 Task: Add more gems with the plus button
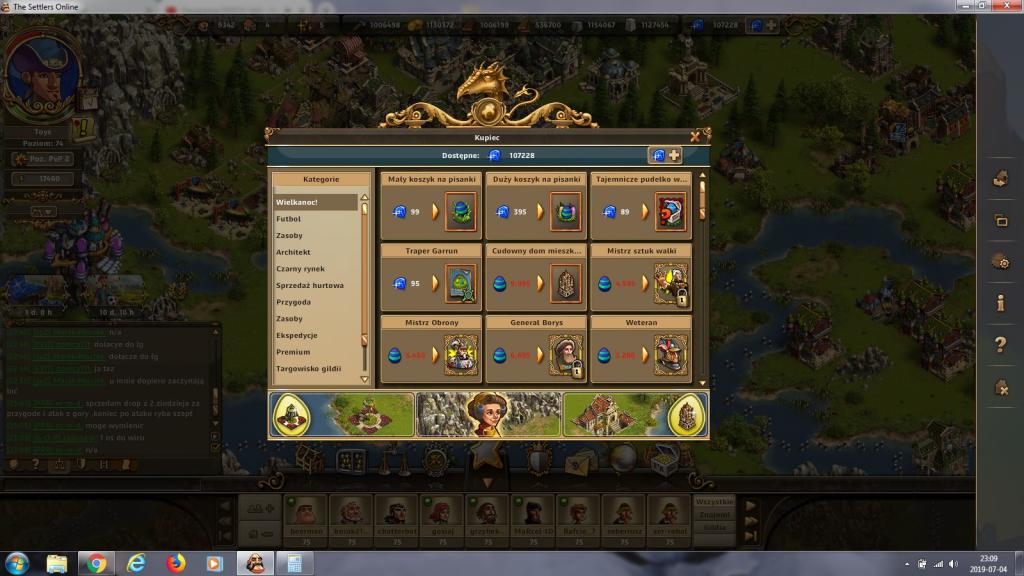click(674, 155)
